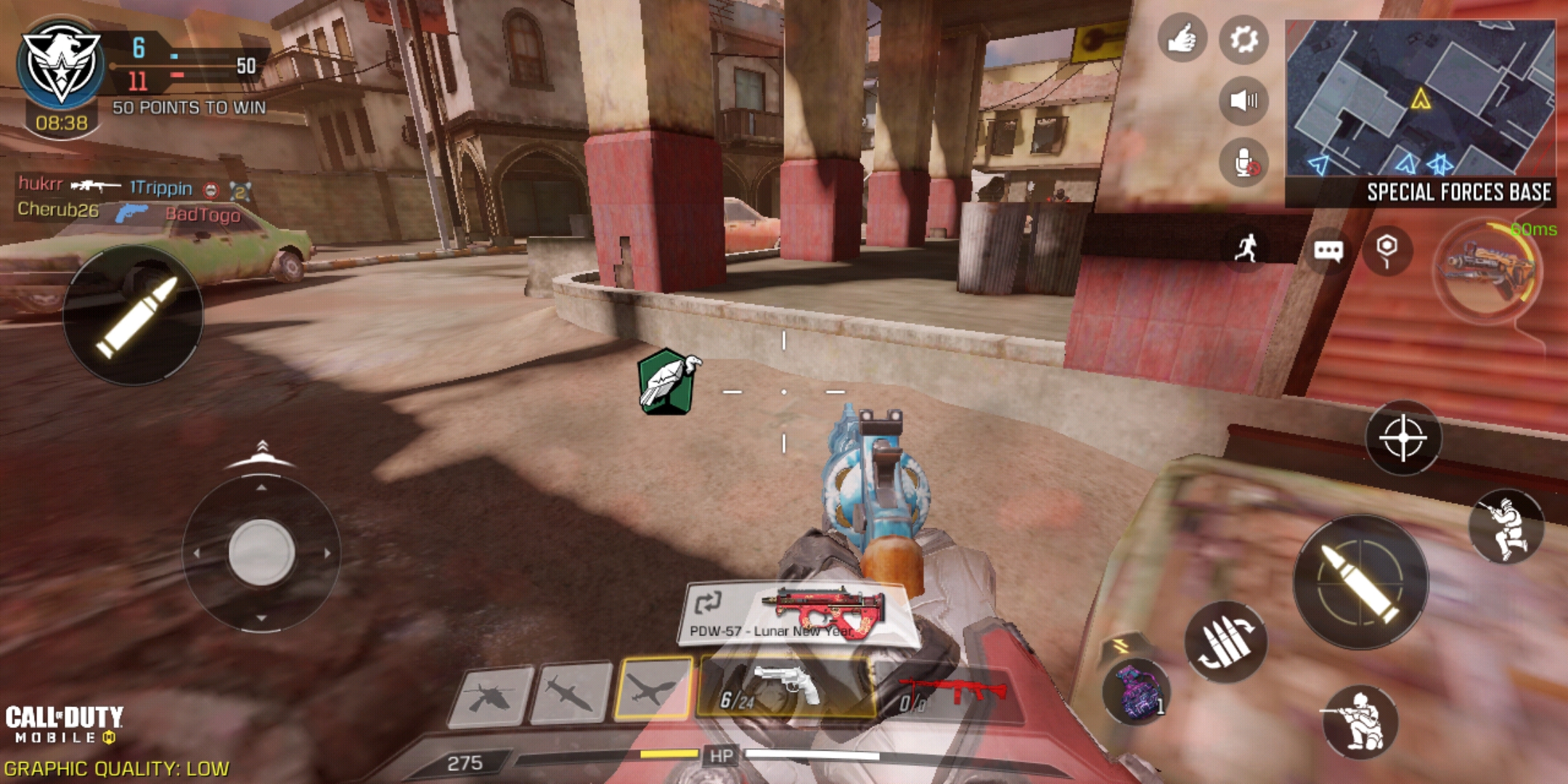Tap the jump soldier button

[x=1506, y=526]
